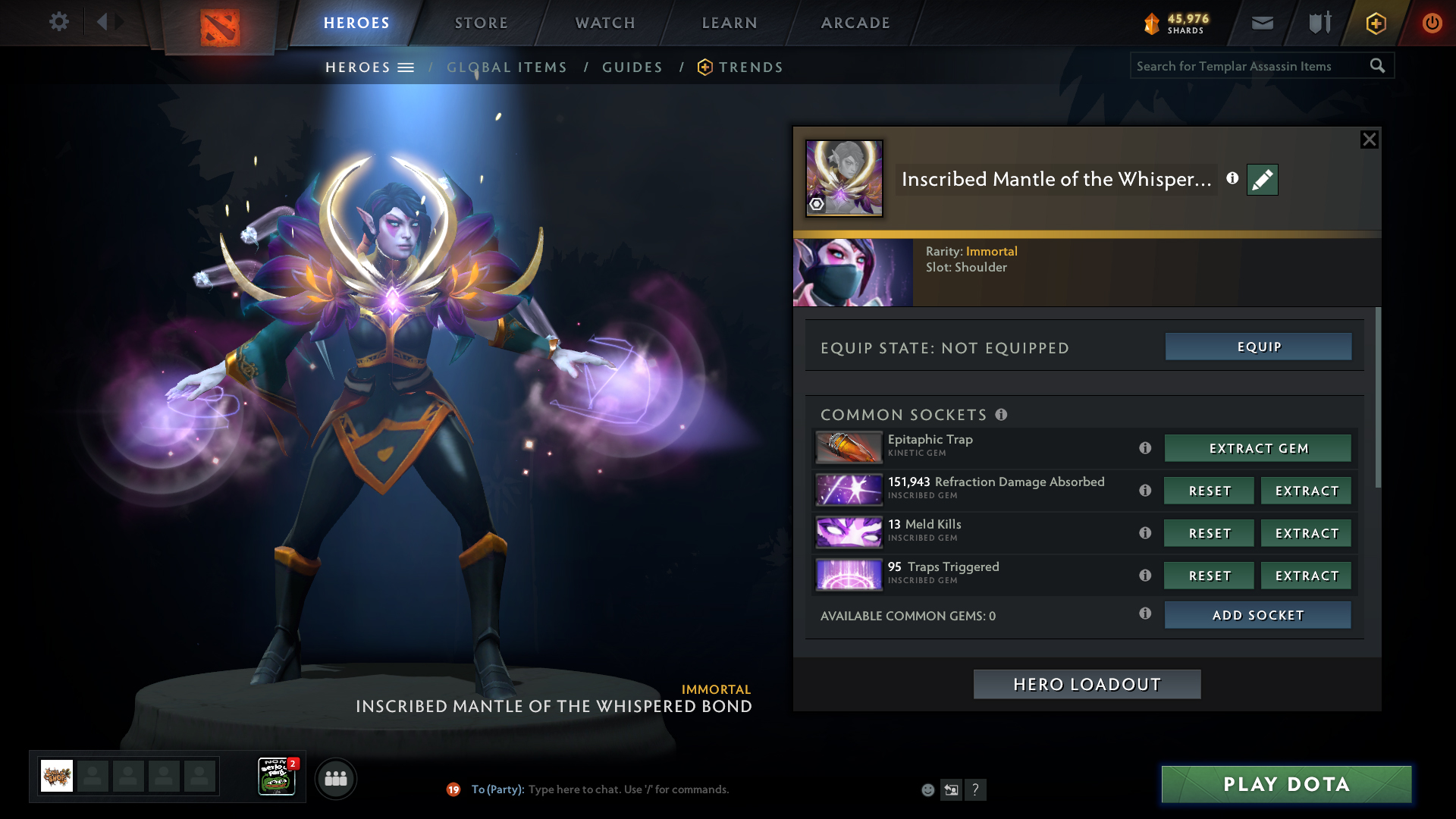Extract the Traps Triggered inscribed gem

click(x=1306, y=576)
